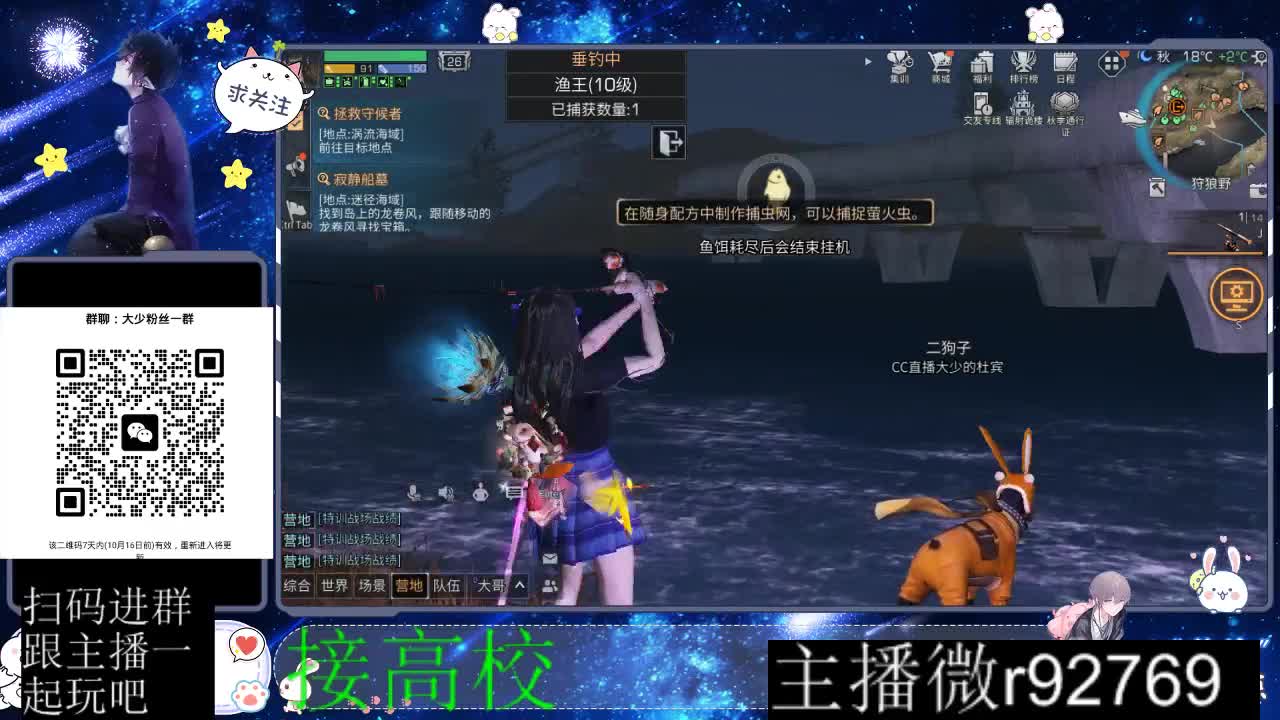Open the 交友专线 phone icon
1280x720 pixels.
[981, 103]
